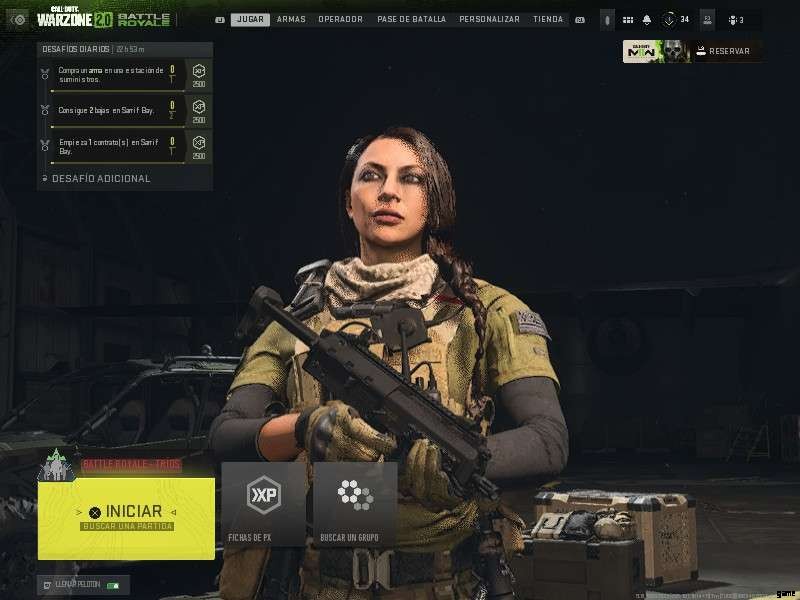Screen dimensions: 800x600
Task: Open the social friends icon
Action: click(736, 20)
